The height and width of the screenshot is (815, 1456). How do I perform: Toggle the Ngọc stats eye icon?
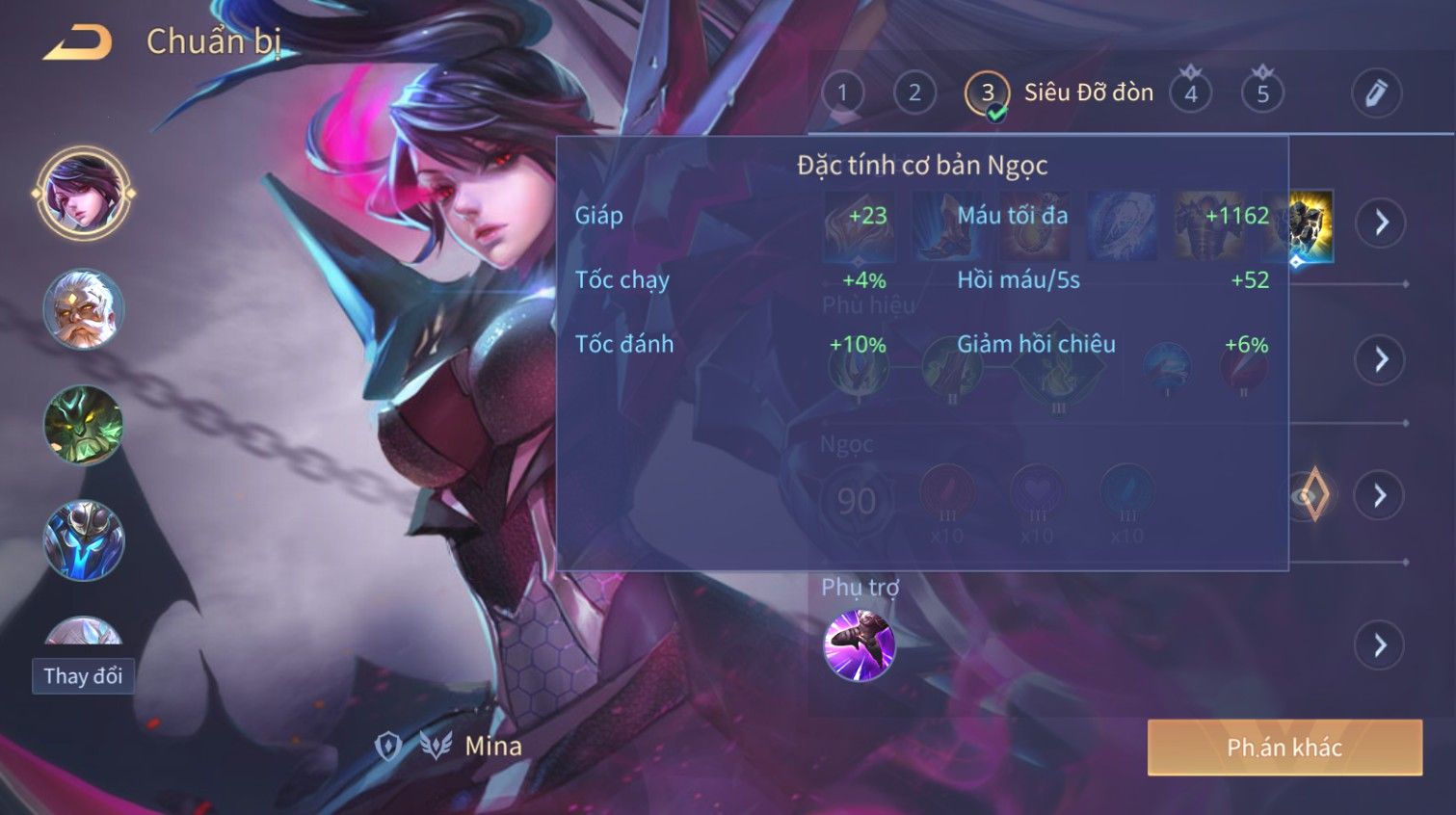(x=1308, y=495)
